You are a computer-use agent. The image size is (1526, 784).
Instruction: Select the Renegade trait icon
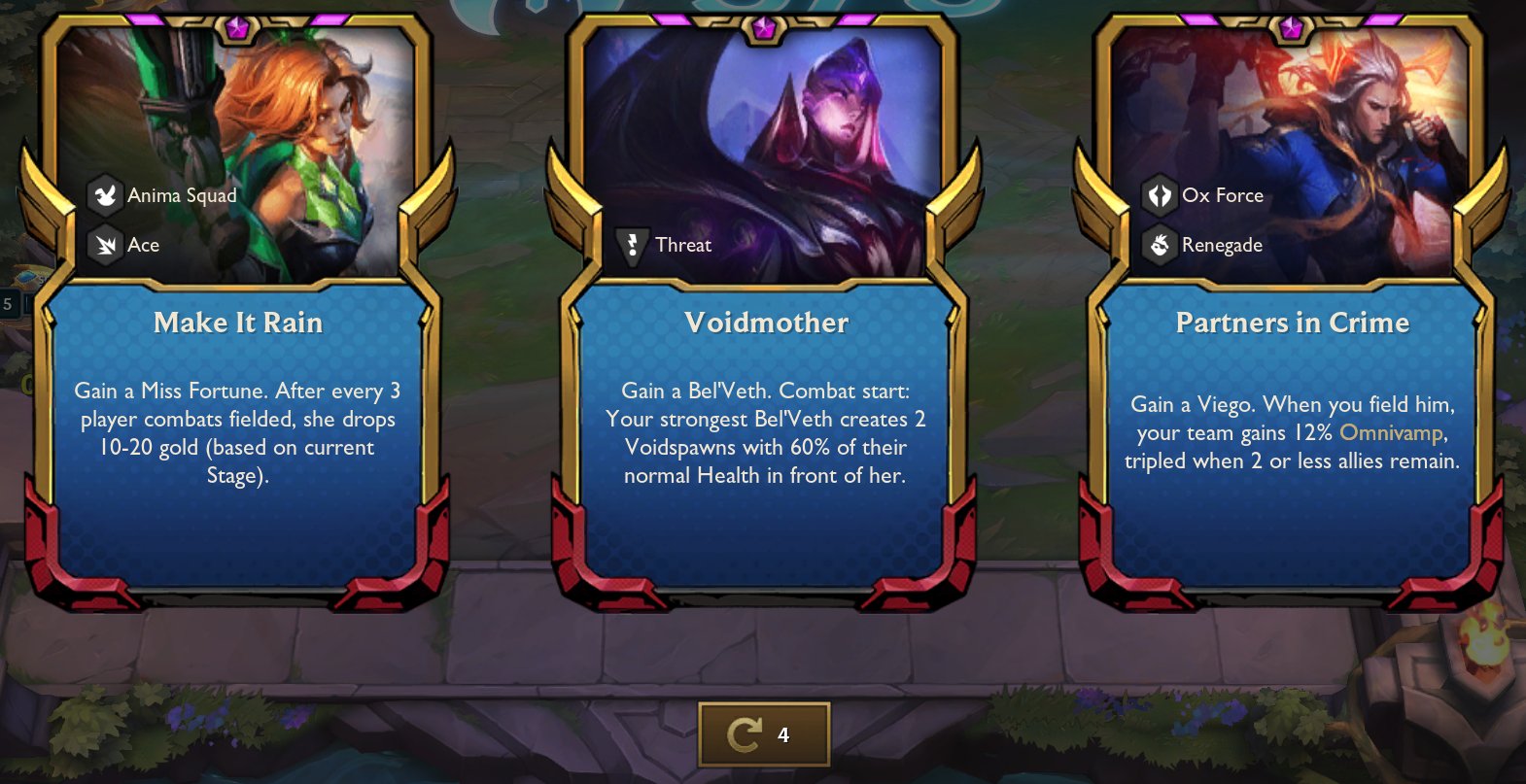point(1158,245)
